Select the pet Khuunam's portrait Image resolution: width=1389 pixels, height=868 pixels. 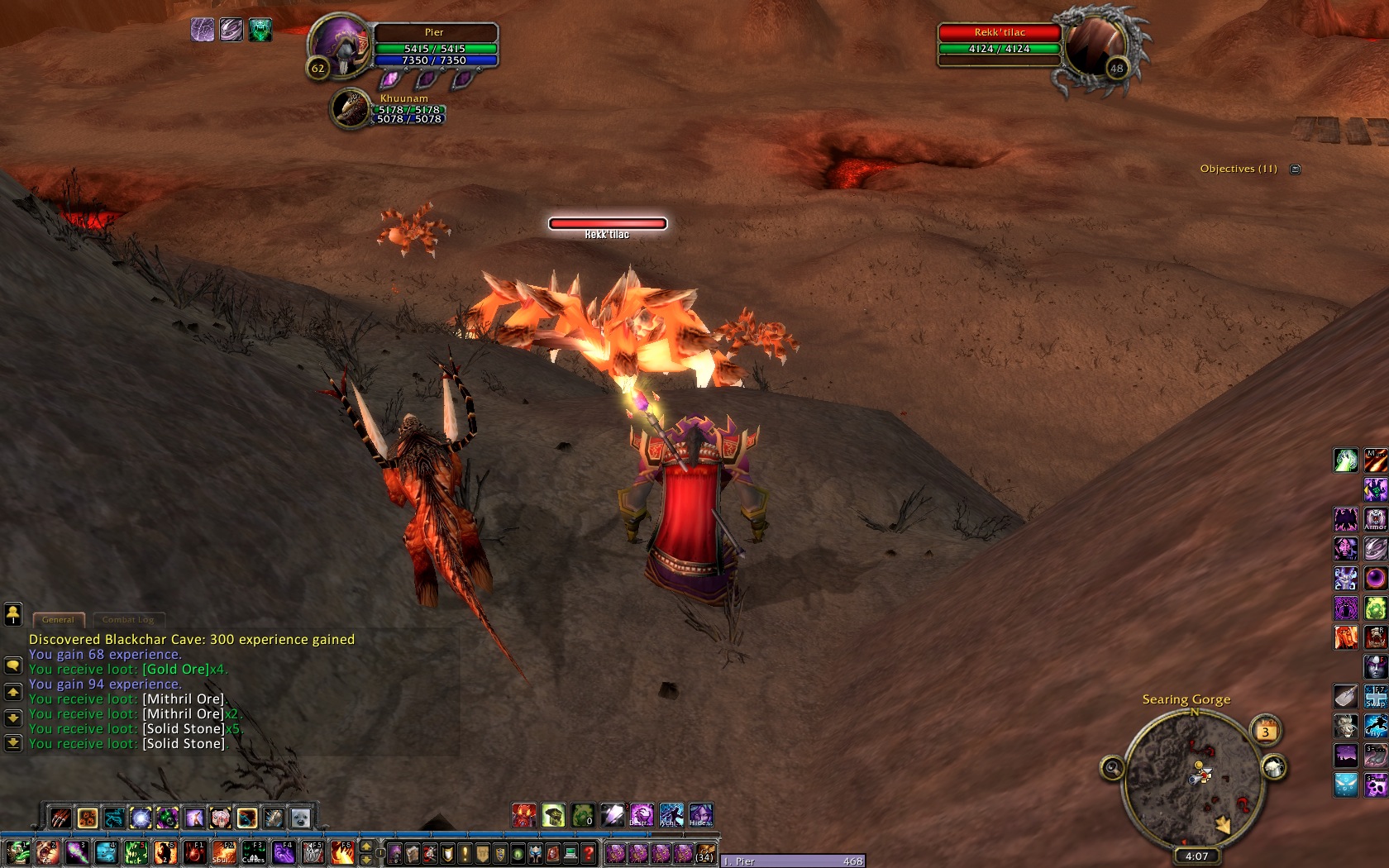(351, 109)
